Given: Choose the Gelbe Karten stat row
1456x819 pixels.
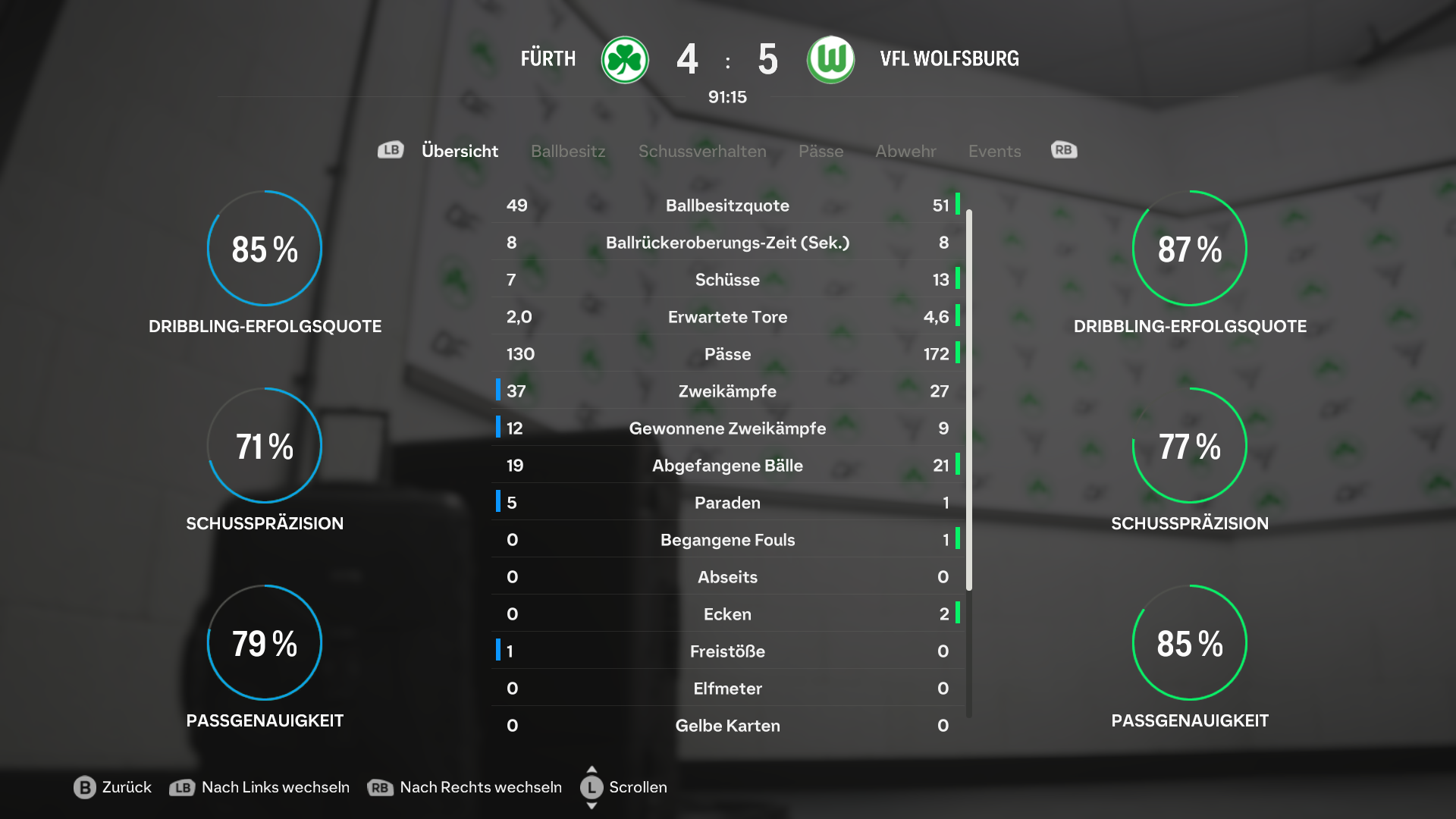Looking at the screenshot, I should tap(727, 726).
